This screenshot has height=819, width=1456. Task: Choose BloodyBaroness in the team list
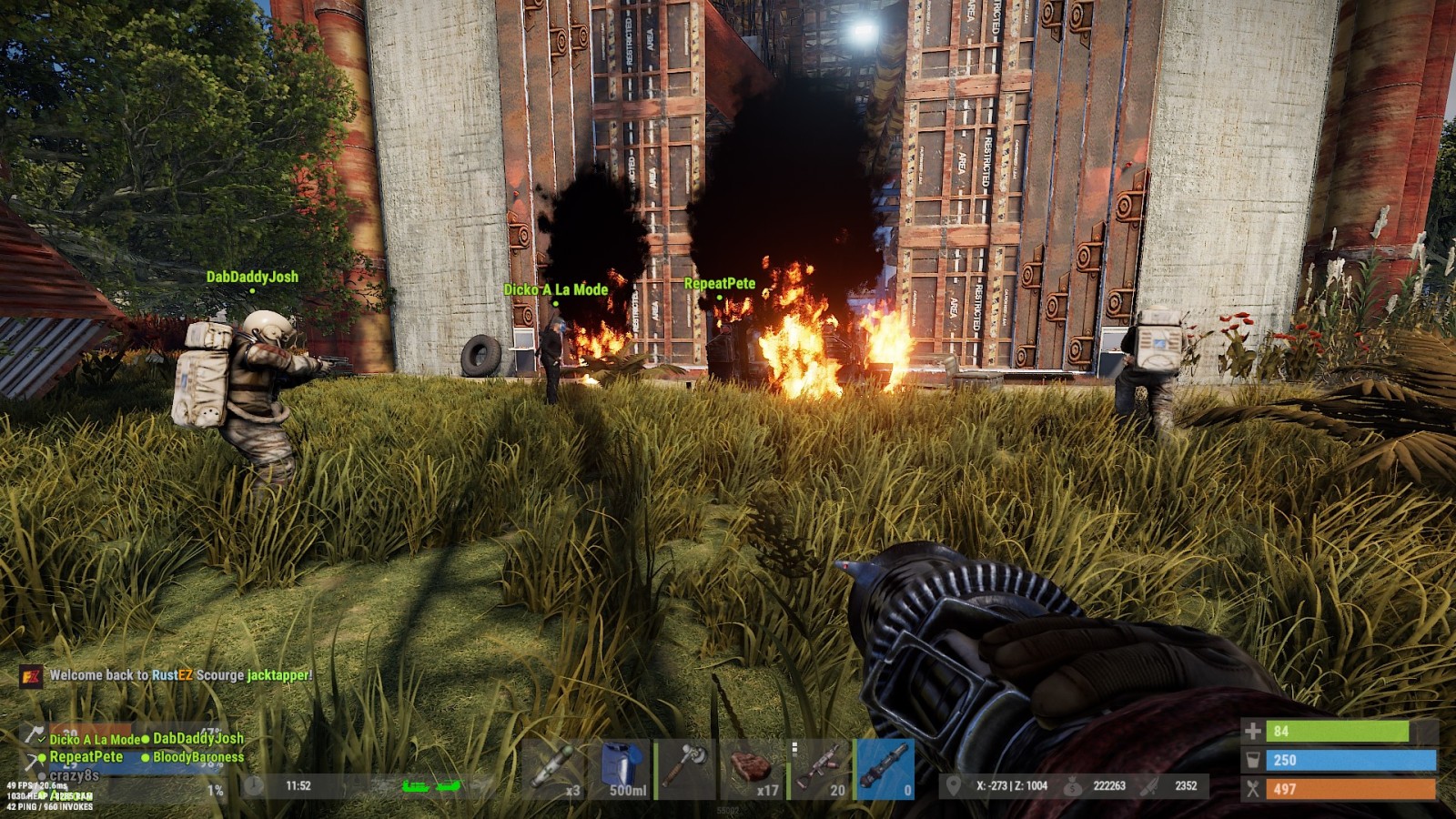tap(197, 757)
